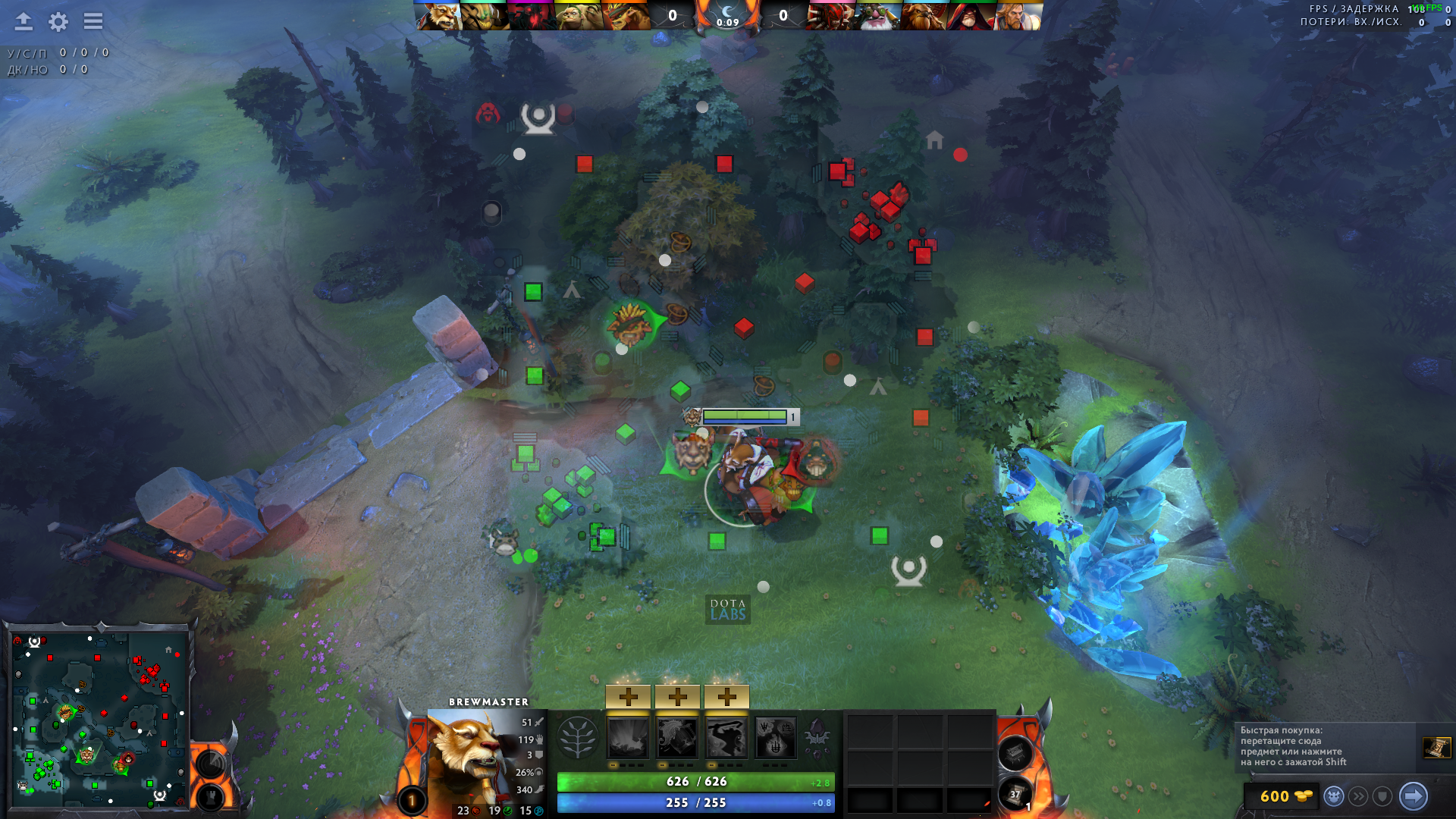Select Omniknight portrait in top bar
Image resolution: width=1456 pixels, height=819 pixels.
(x=1018, y=16)
